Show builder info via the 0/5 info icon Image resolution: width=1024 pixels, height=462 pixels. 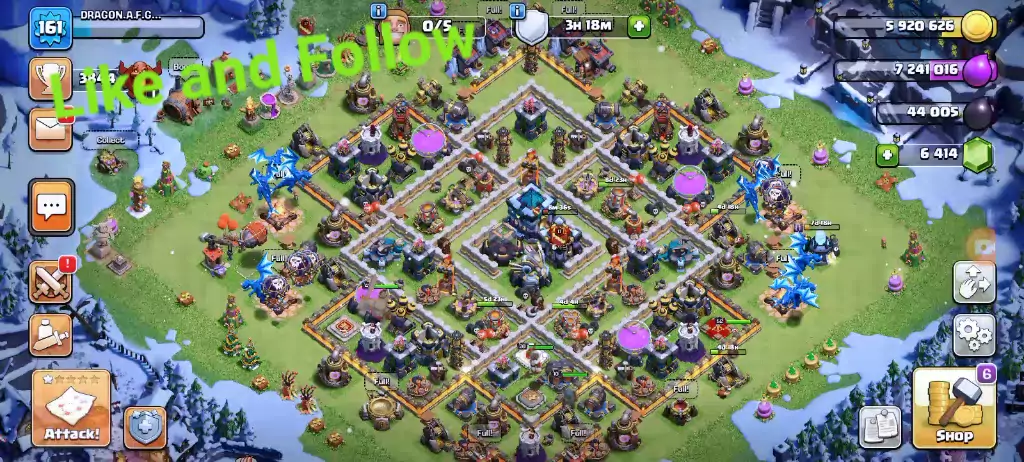(378, 12)
